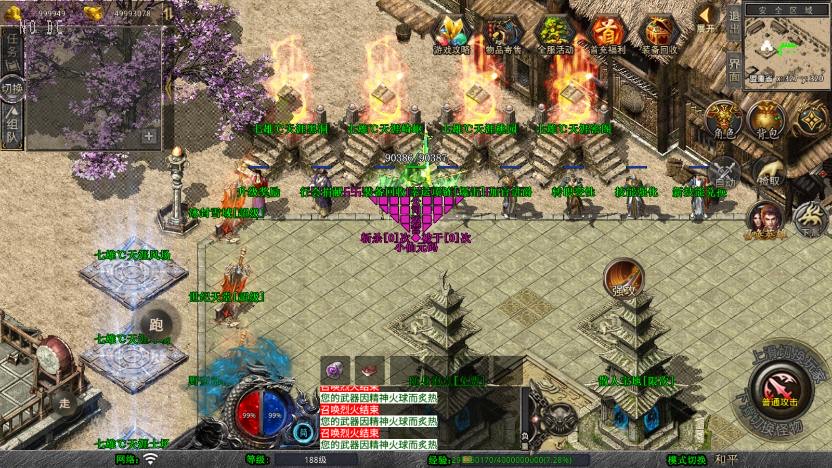This screenshot has width=832, height=468.
Task: Tap the 拾取 pickup hand button
Action: 768,174
